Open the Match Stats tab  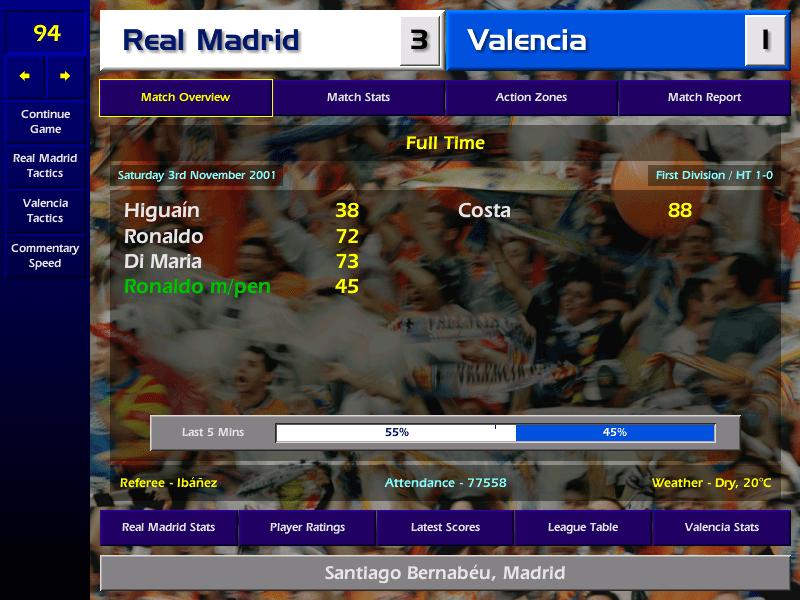(x=358, y=98)
